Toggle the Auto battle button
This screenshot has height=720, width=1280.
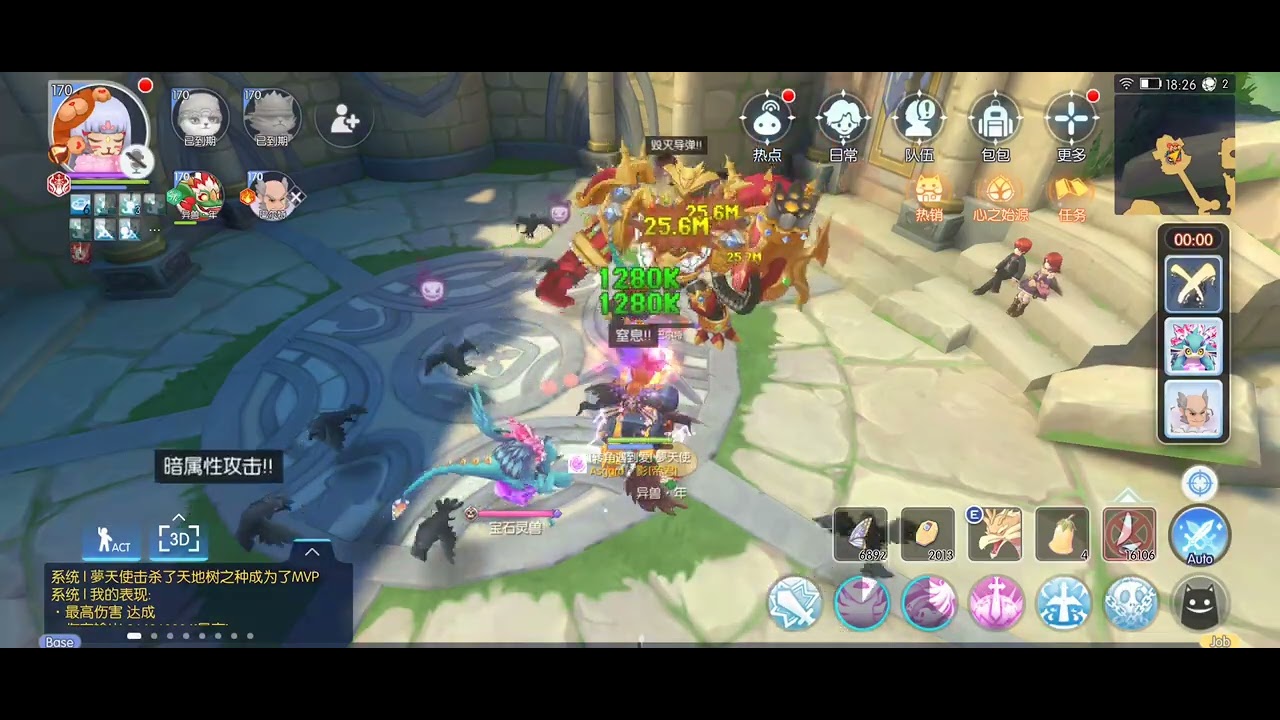[1199, 536]
